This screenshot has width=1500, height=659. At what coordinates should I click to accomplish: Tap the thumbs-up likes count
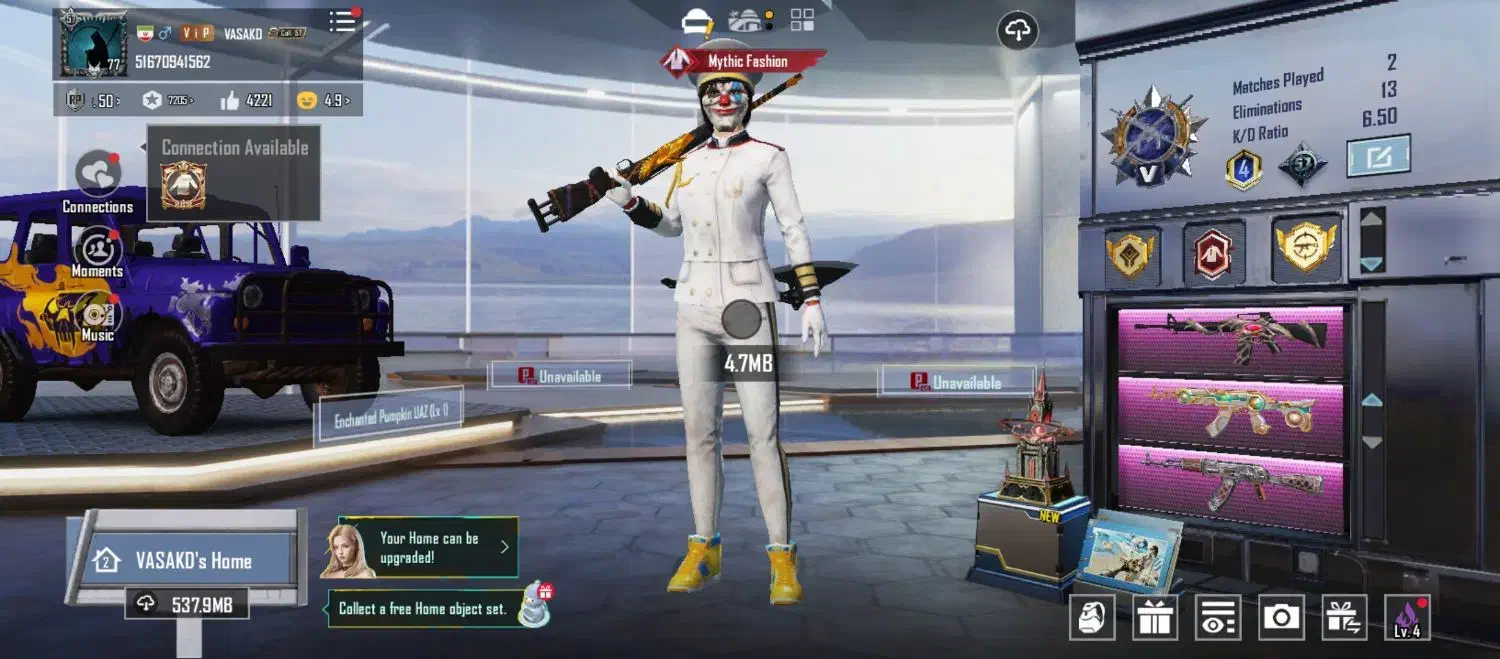tap(245, 100)
